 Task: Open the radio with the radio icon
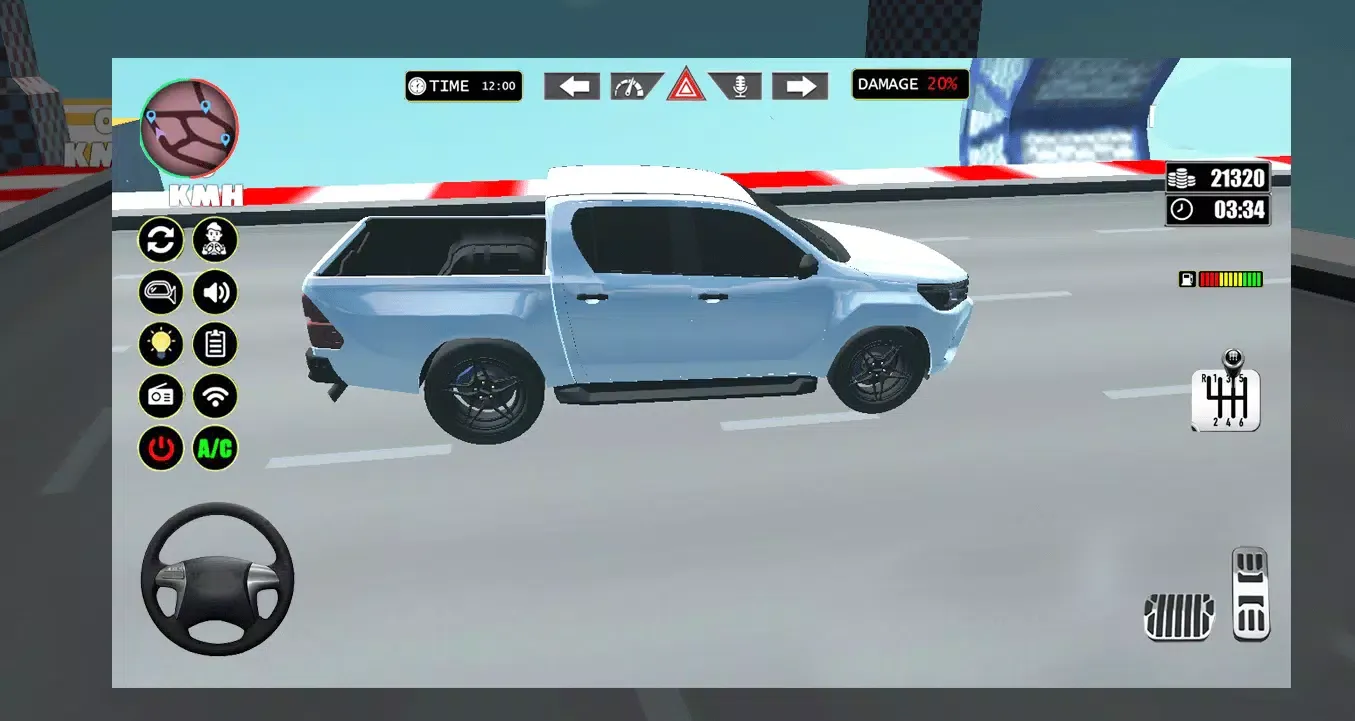point(161,396)
